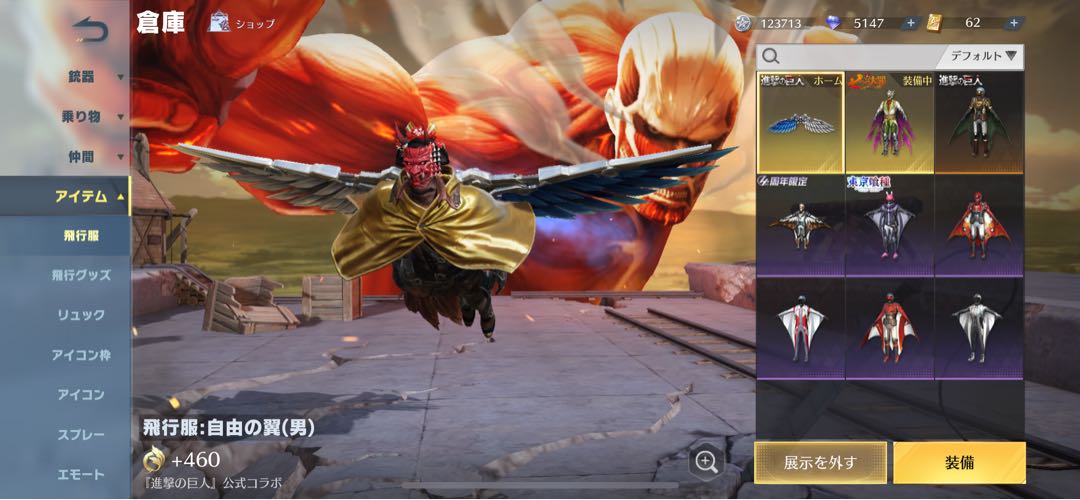Screen dimensions: 1080x500
Task: Select the 飛行服 wingsuit subcategory
Action: point(80,235)
